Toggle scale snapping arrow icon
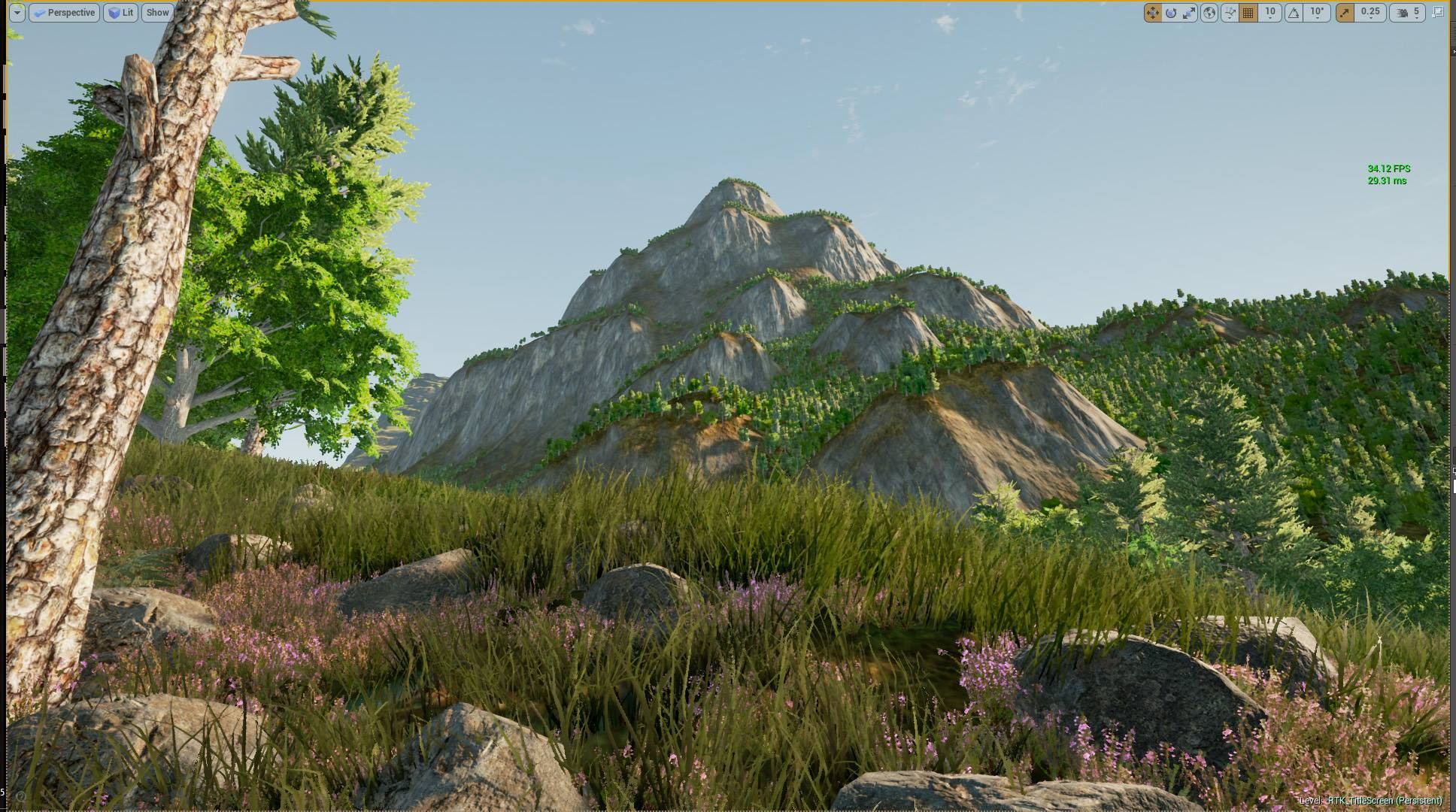 click(1345, 12)
